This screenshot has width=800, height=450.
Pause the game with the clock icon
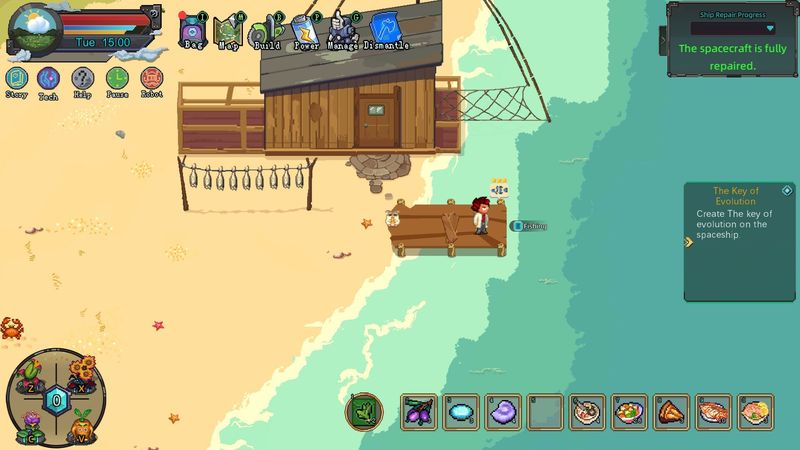click(x=117, y=78)
